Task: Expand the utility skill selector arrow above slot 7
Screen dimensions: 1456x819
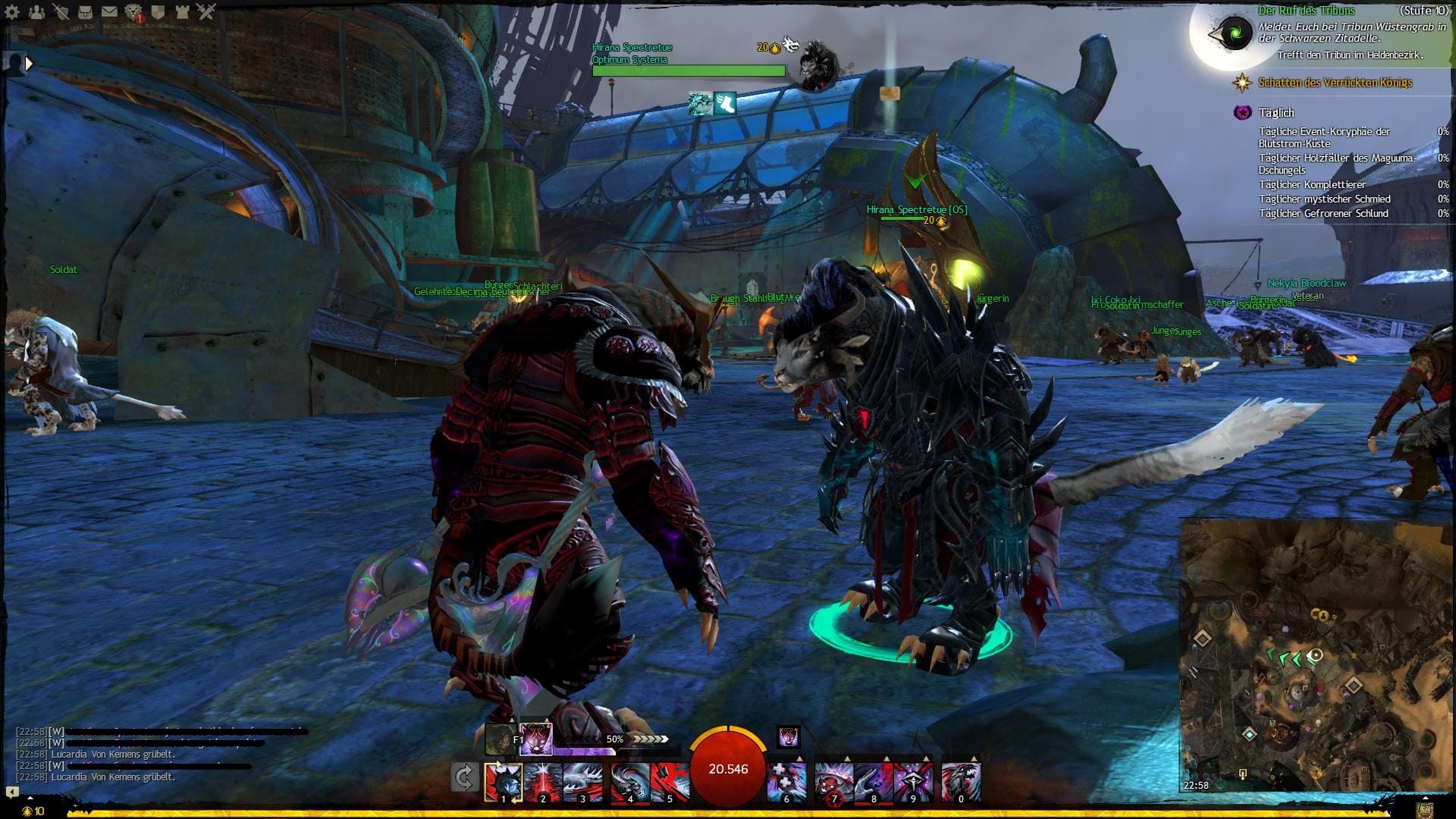Action: pos(847,758)
